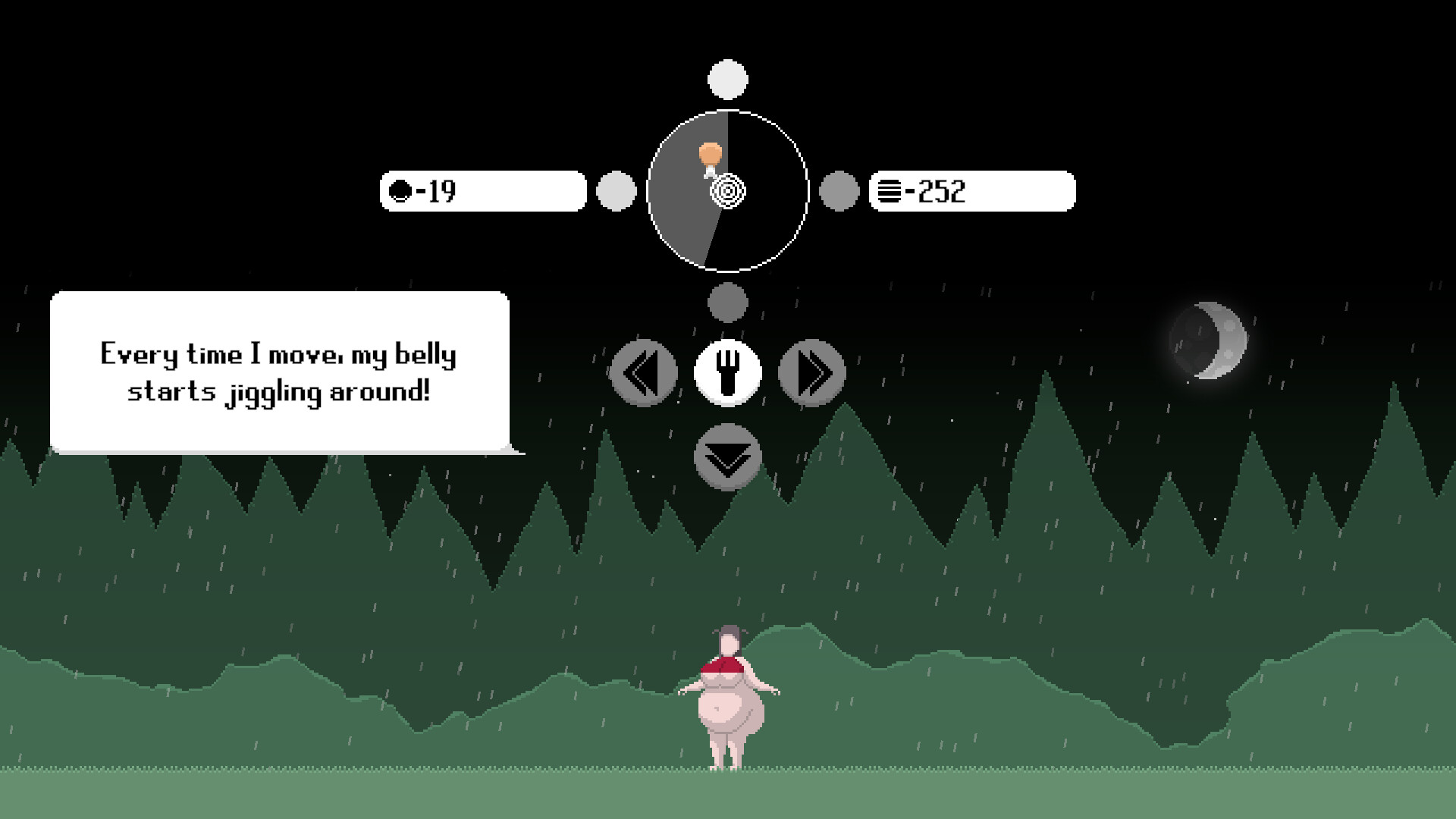Screen dimensions: 1456x819
Task: Click the -252 stat display bar
Action: (973, 192)
